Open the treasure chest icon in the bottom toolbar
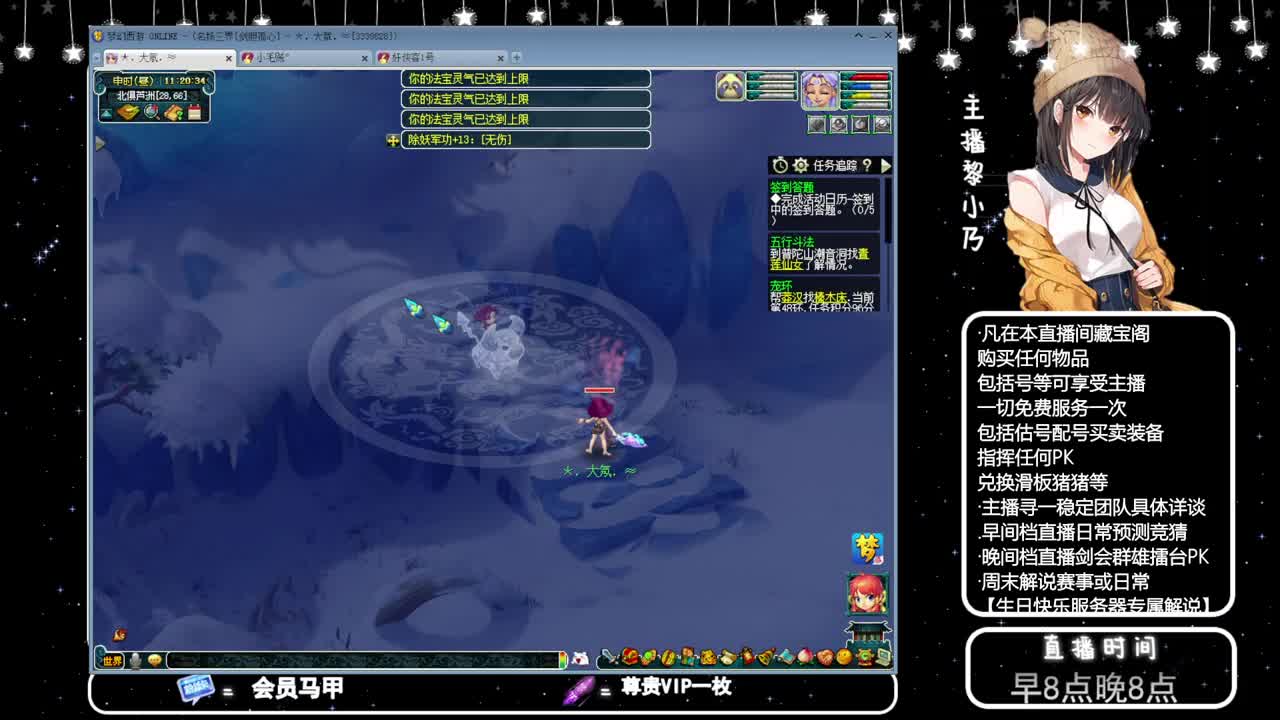Image resolution: width=1280 pixels, height=720 pixels. click(629, 657)
